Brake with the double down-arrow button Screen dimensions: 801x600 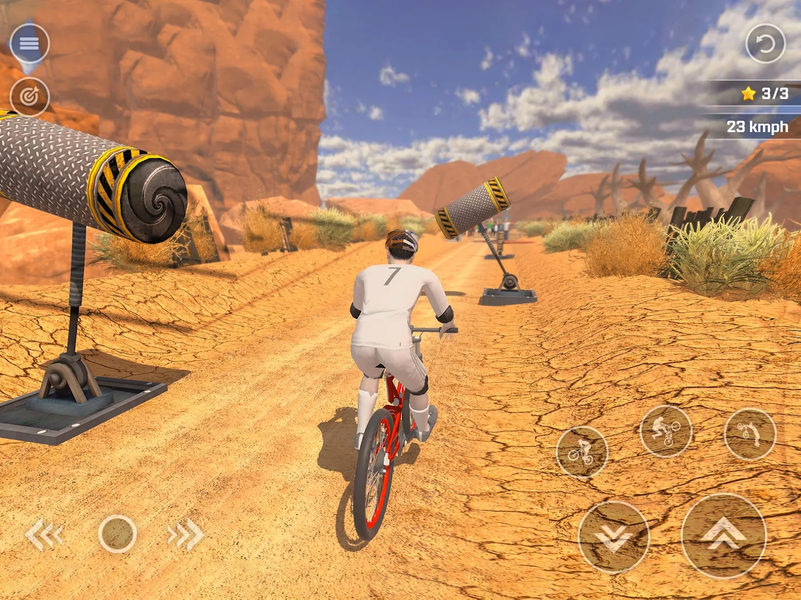[x=613, y=536]
